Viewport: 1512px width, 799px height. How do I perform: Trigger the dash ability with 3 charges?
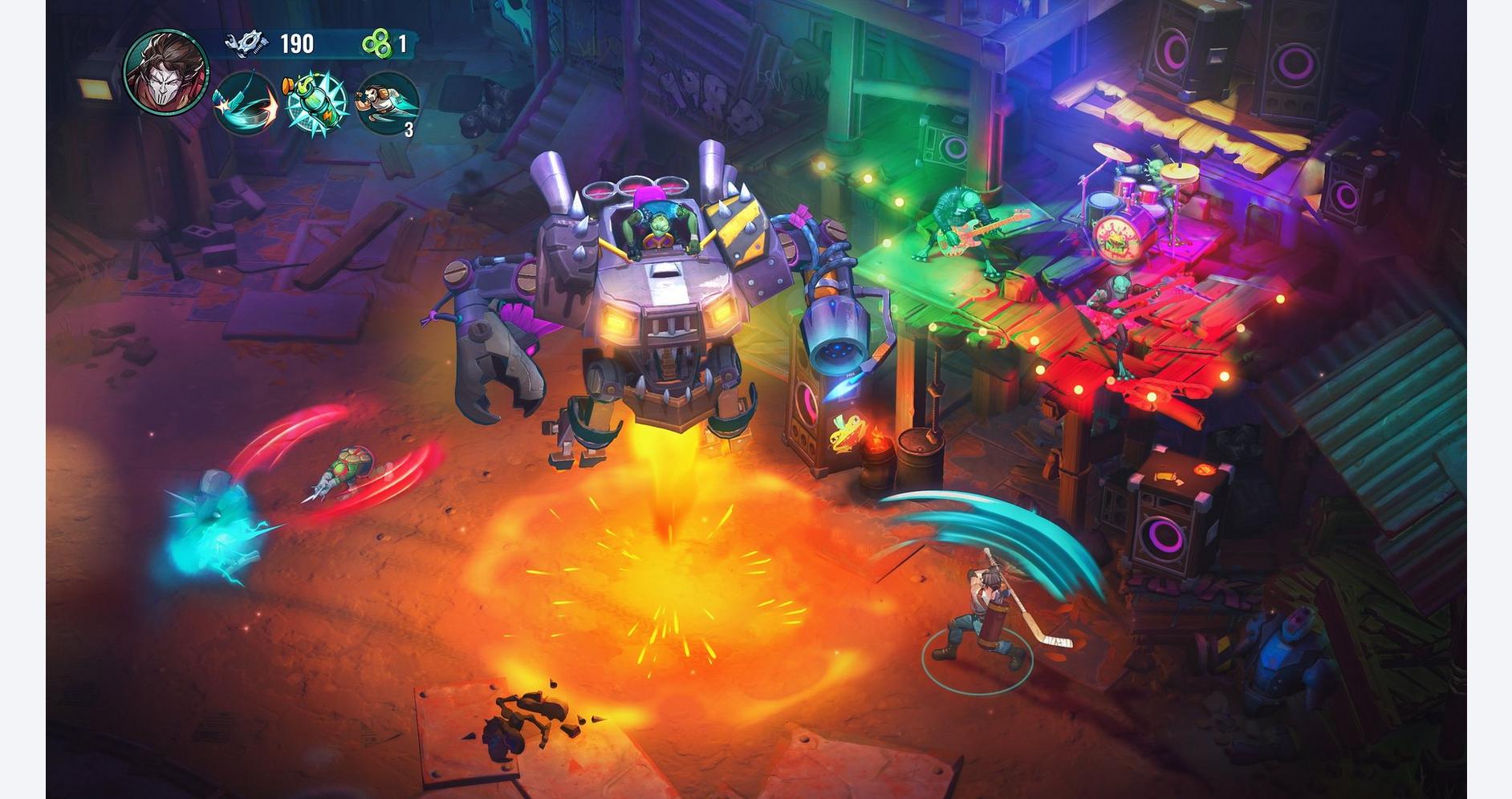point(387,104)
